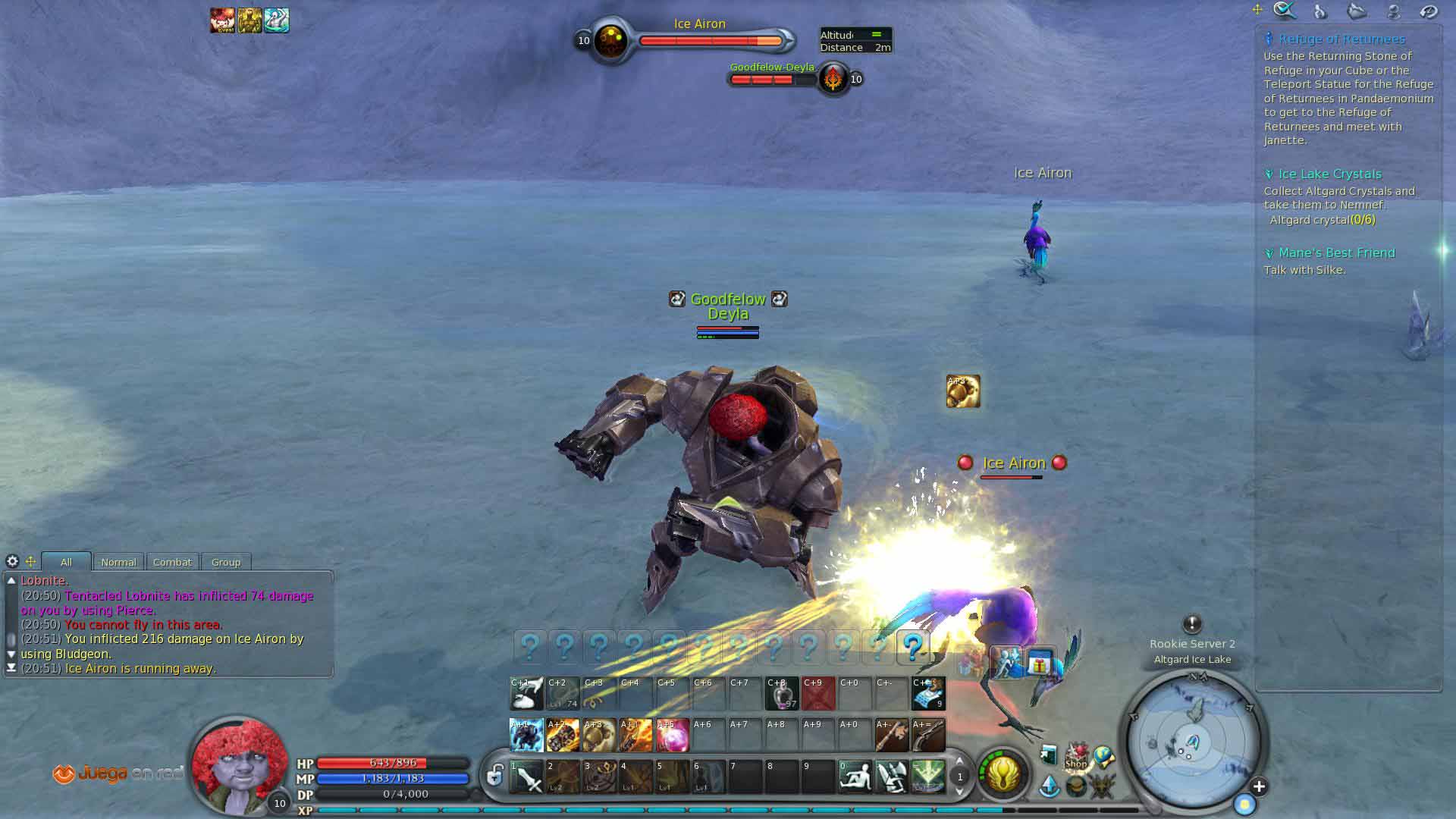This screenshot has width=1456, height=819.
Task: Select the Group chat tab
Action: pyautogui.click(x=226, y=562)
